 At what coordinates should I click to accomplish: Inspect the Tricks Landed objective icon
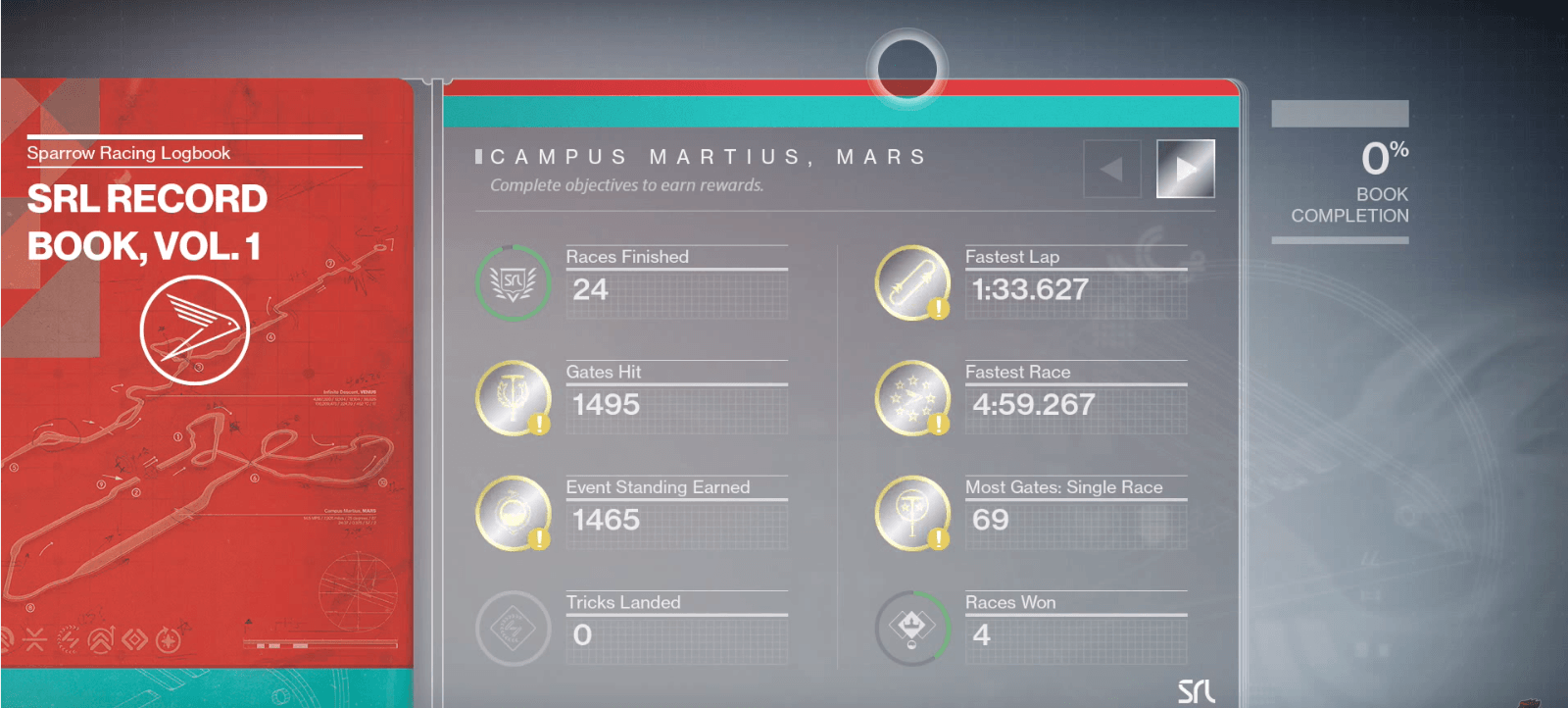tap(513, 629)
